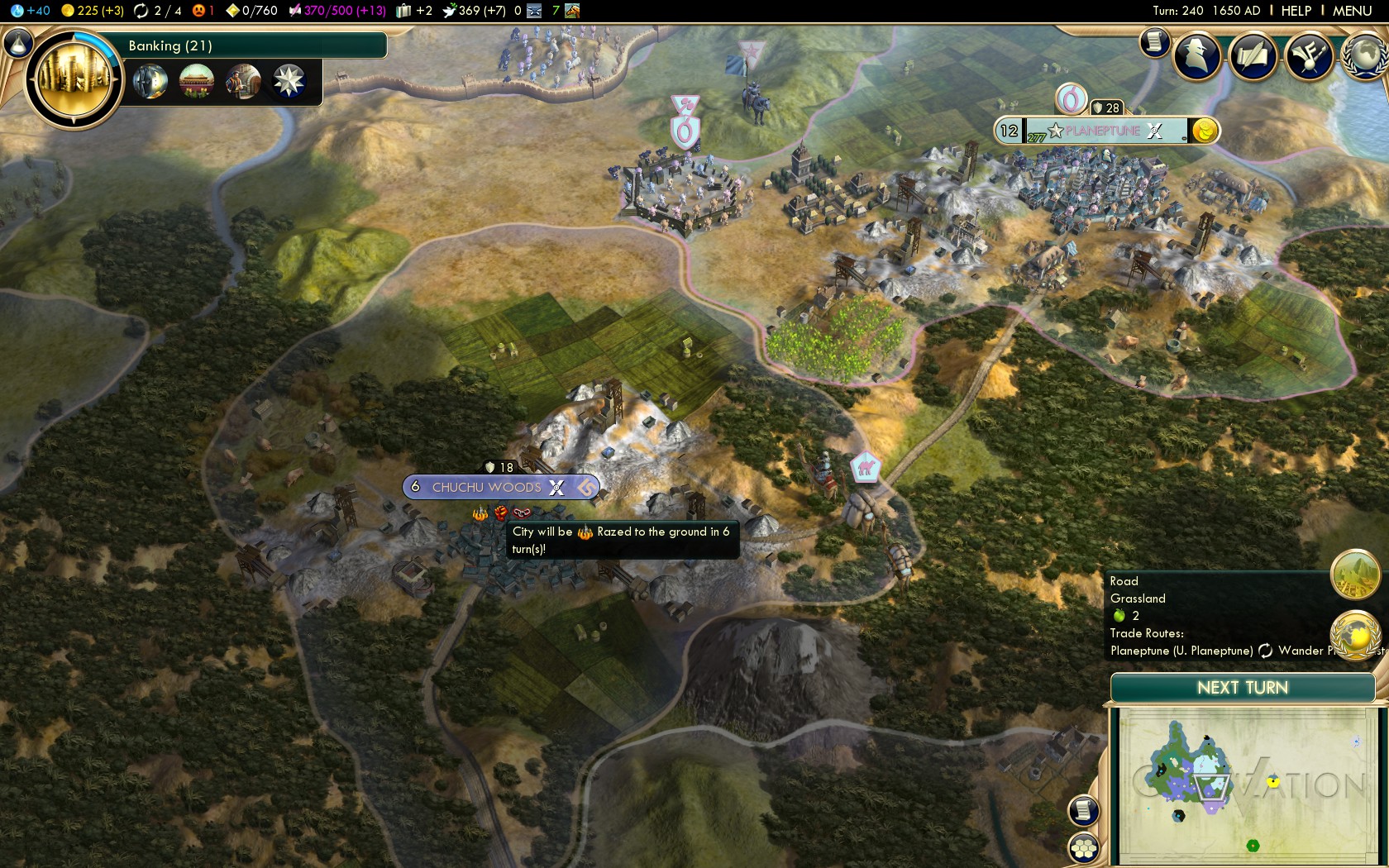Open the top-right scroll info menu
The width and height of the screenshot is (1389, 868).
click(1154, 42)
